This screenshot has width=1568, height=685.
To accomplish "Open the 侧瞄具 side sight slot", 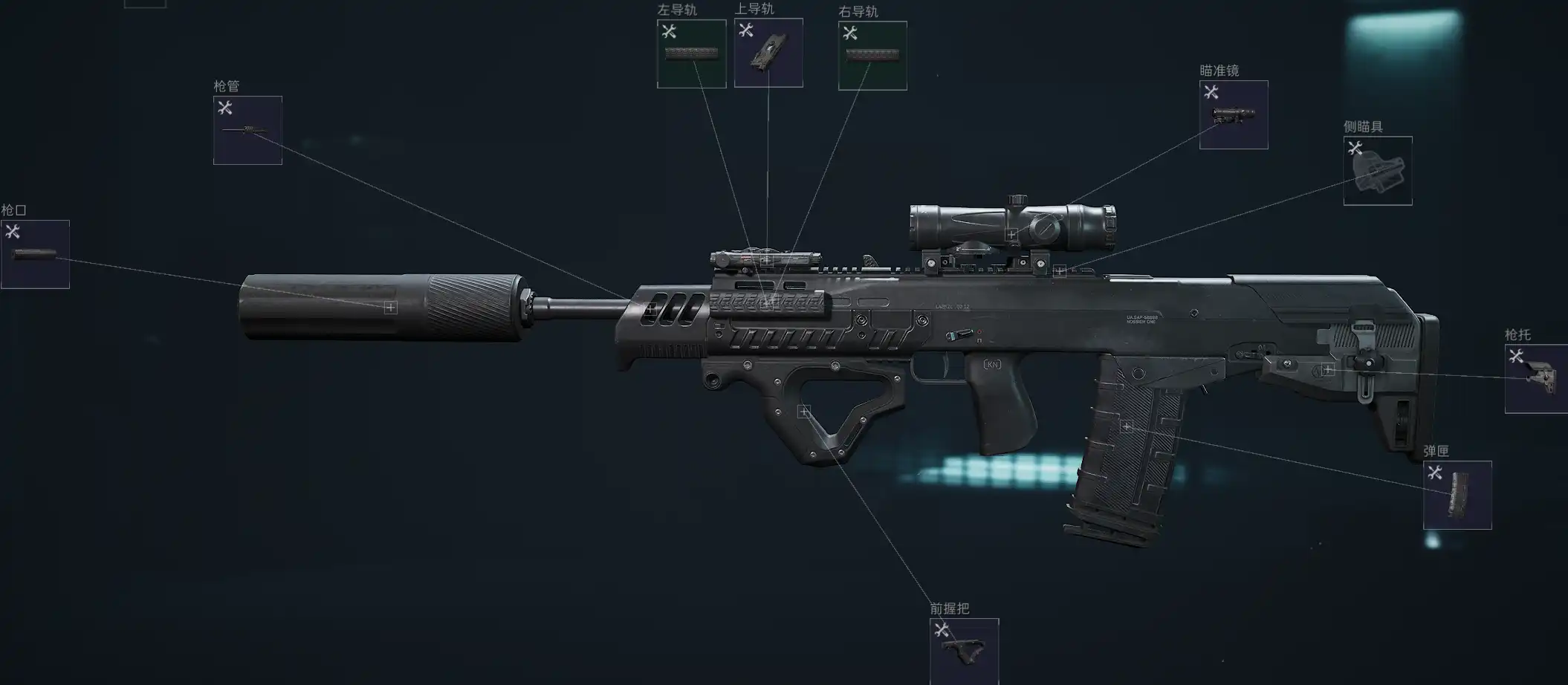I will [1378, 171].
